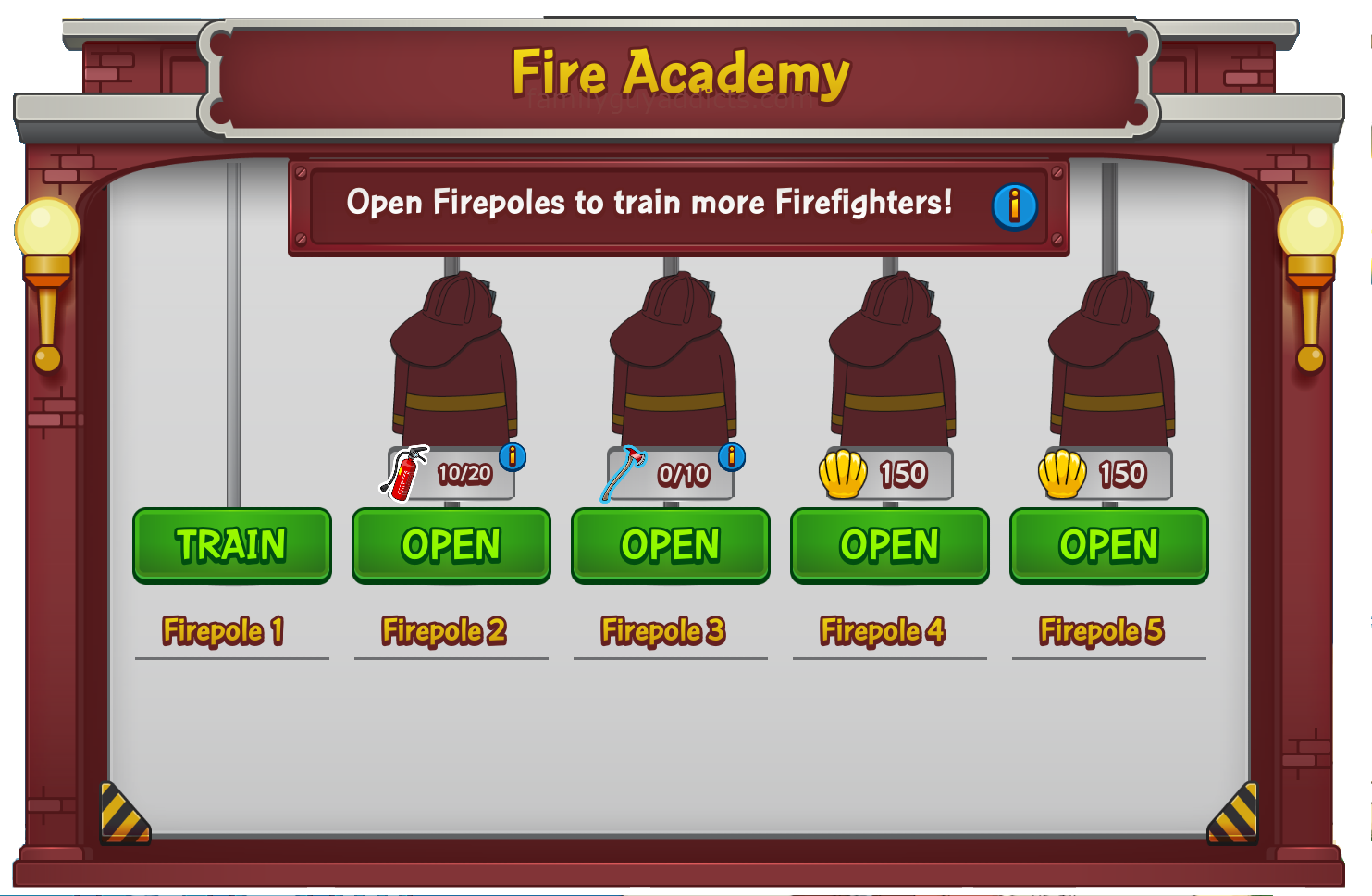Viewport: 1372px width, 896px height.
Task: View info for the axe requirement
Action: (732, 456)
